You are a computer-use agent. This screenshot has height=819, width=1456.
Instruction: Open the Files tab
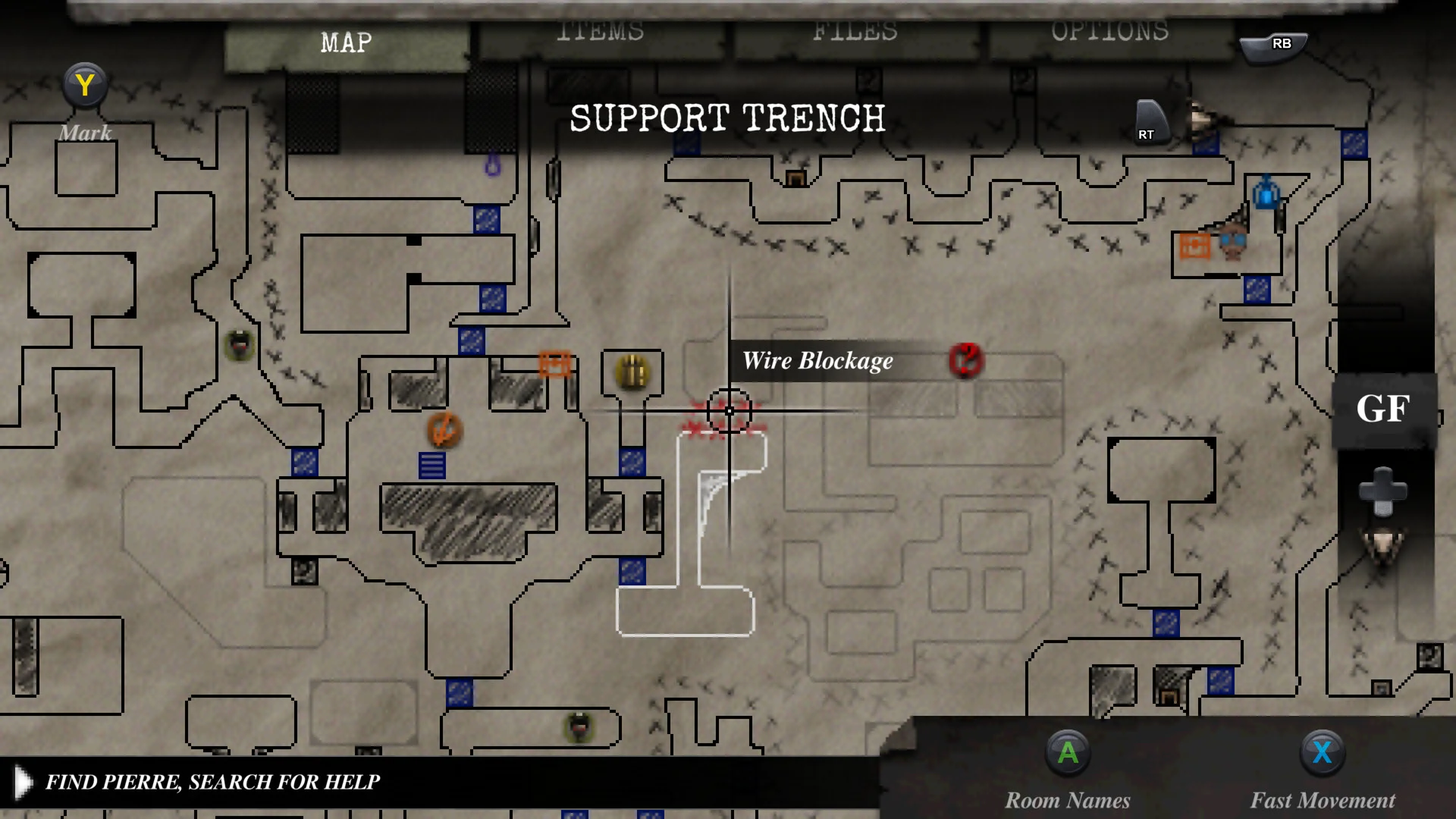tap(855, 34)
